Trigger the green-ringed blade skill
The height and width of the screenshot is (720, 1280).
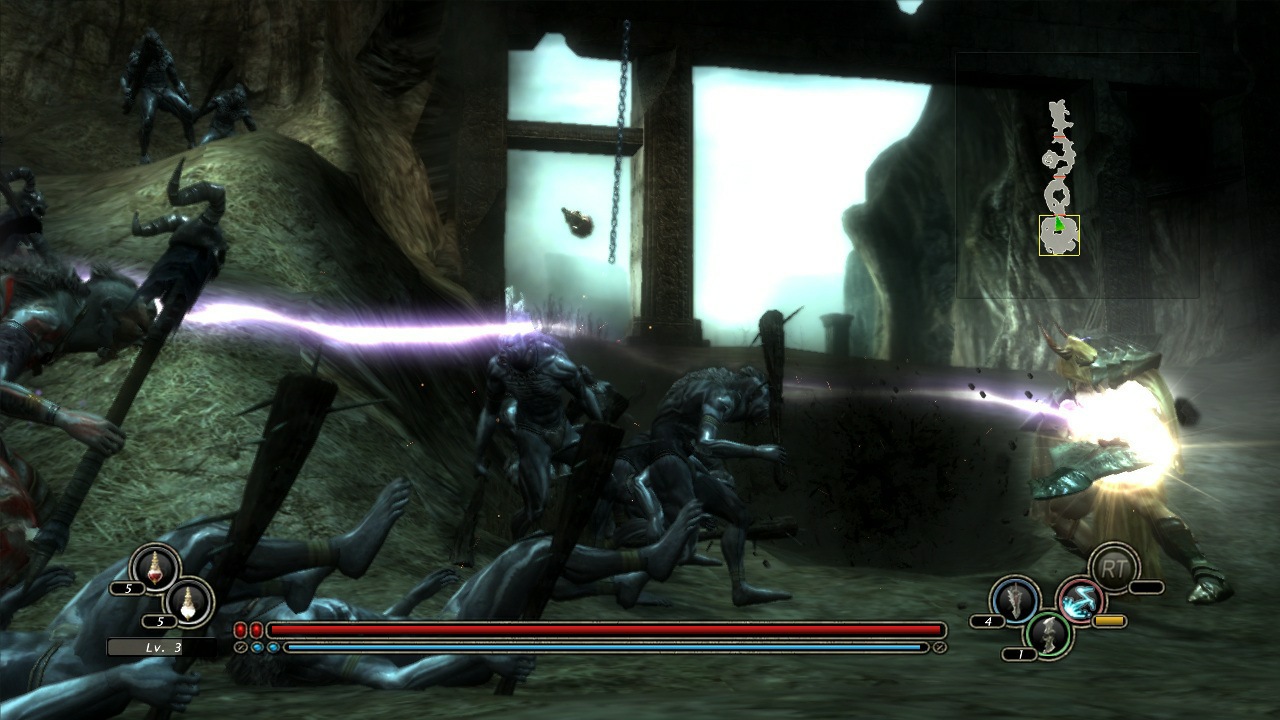pyautogui.click(x=1048, y=634)
